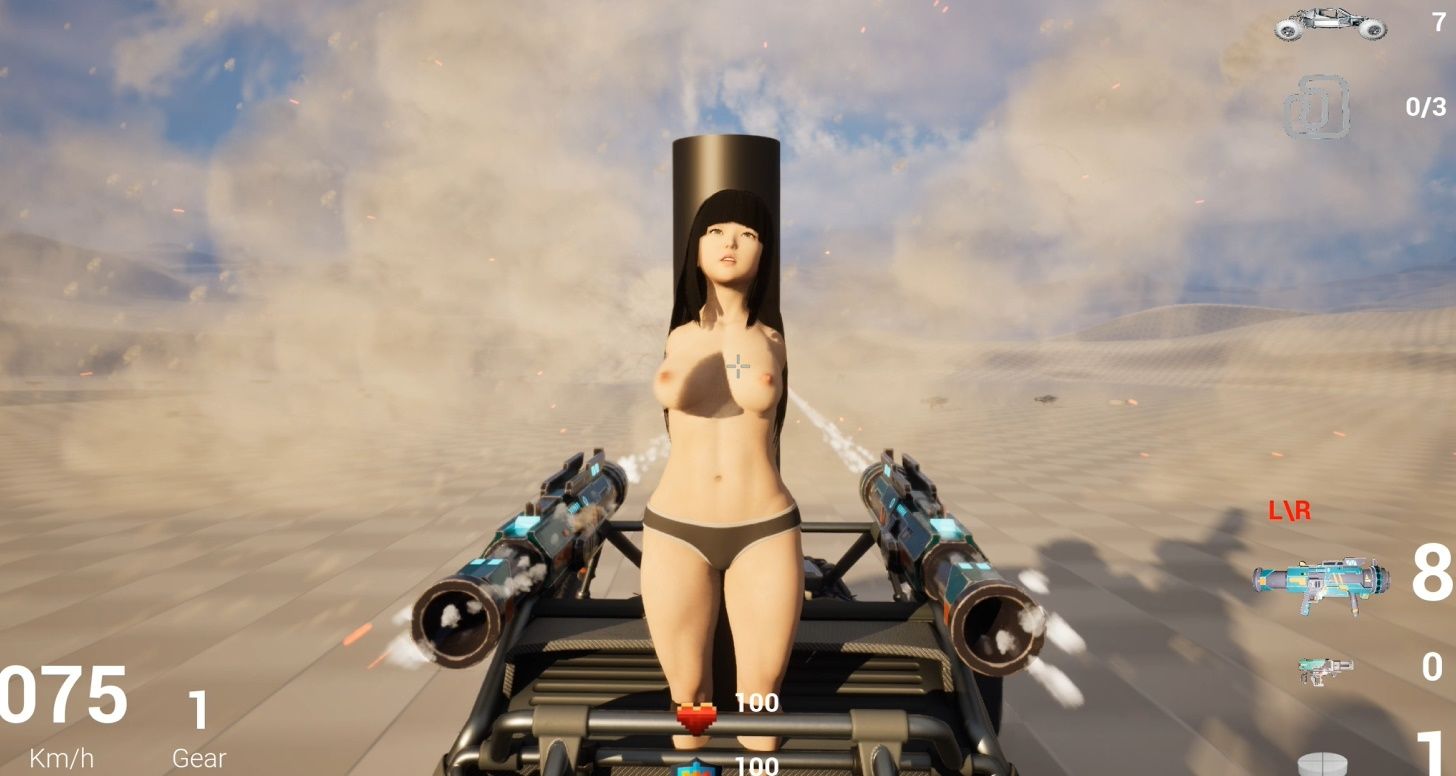
Task: Select the small pistol weapon icon
Action: point(1326,669)
